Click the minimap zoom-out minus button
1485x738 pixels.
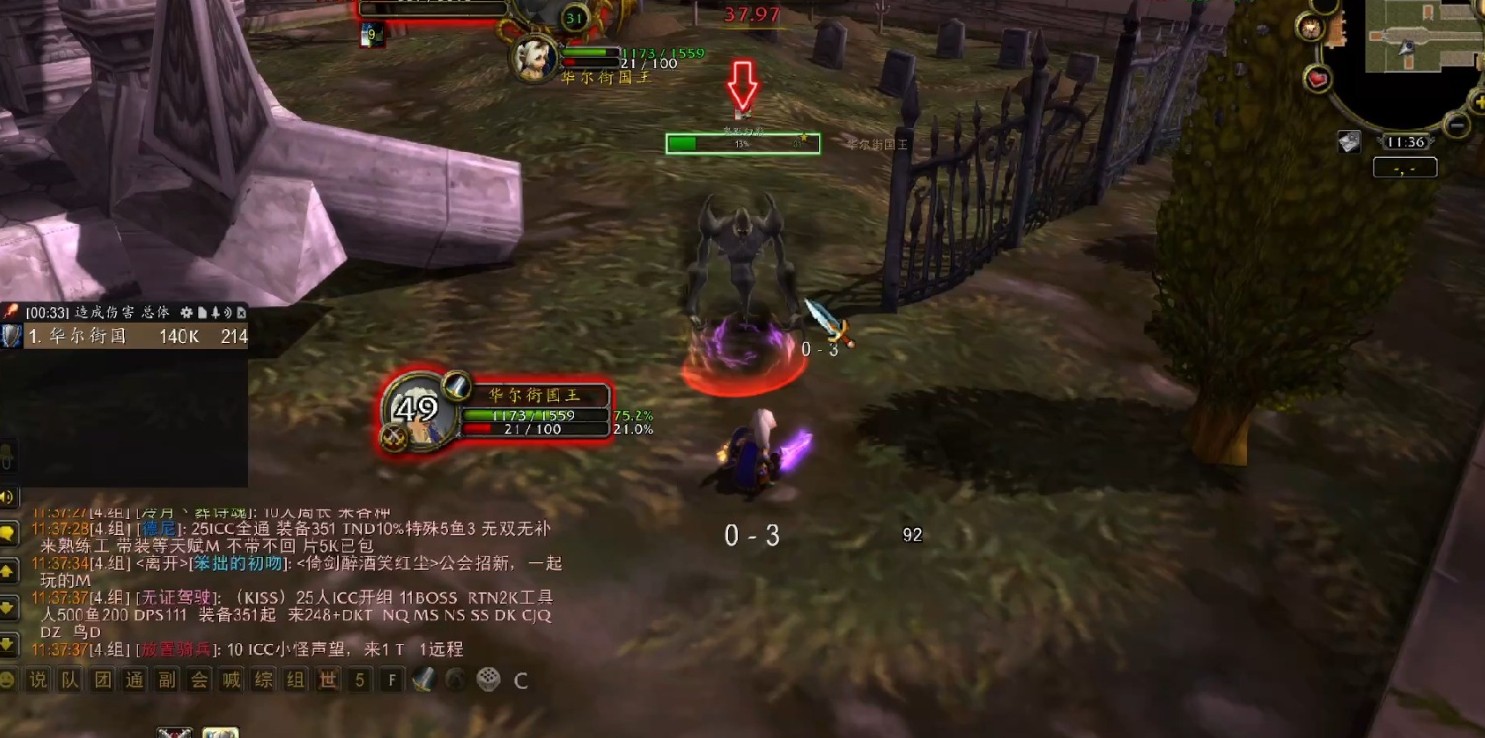(x=1456, y=124)
